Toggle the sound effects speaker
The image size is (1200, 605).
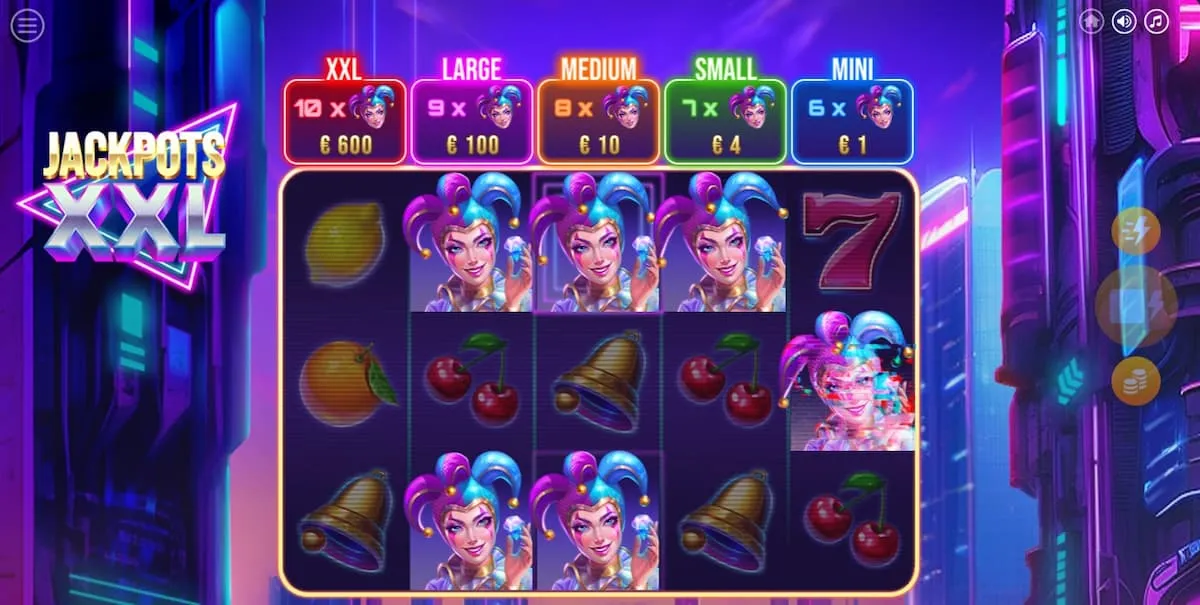point(1124,21)
